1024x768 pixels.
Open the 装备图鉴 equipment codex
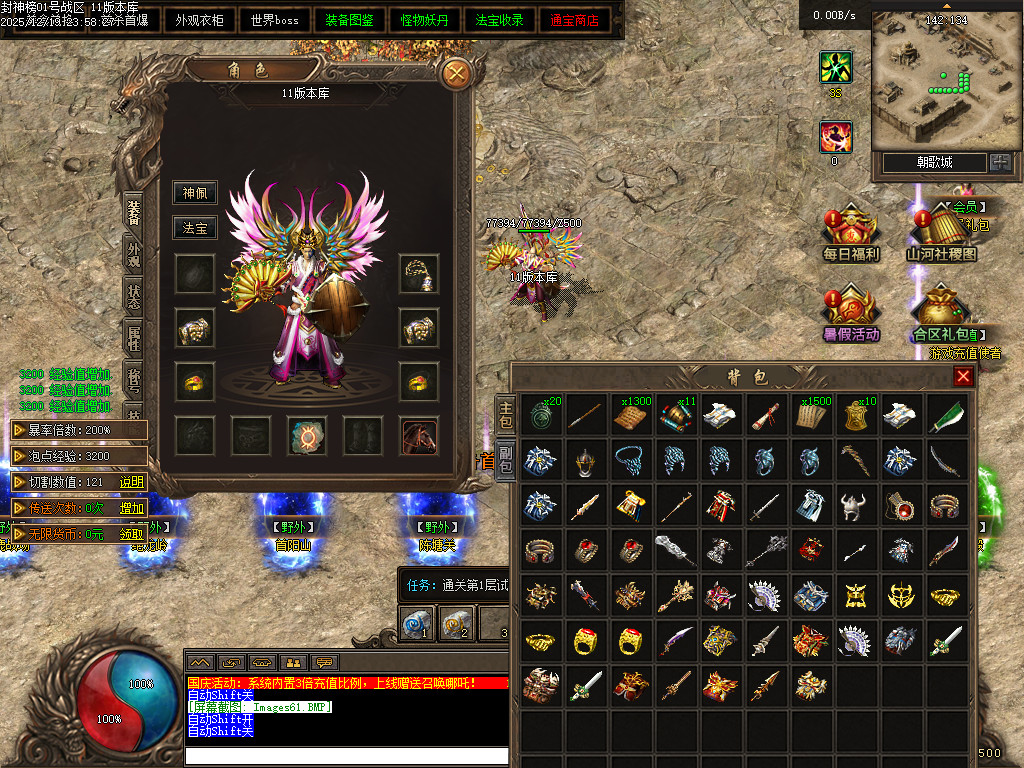click(350, 20)
